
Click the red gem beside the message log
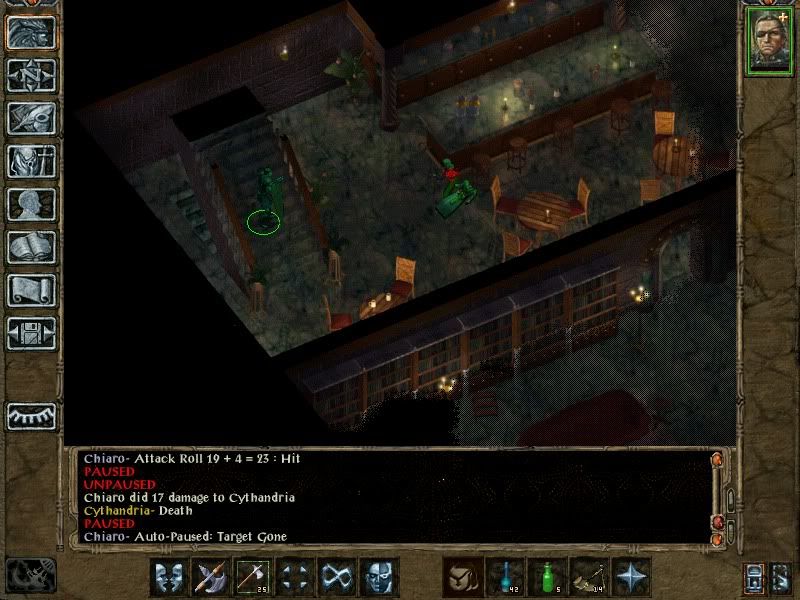click(x=716, y=521)
